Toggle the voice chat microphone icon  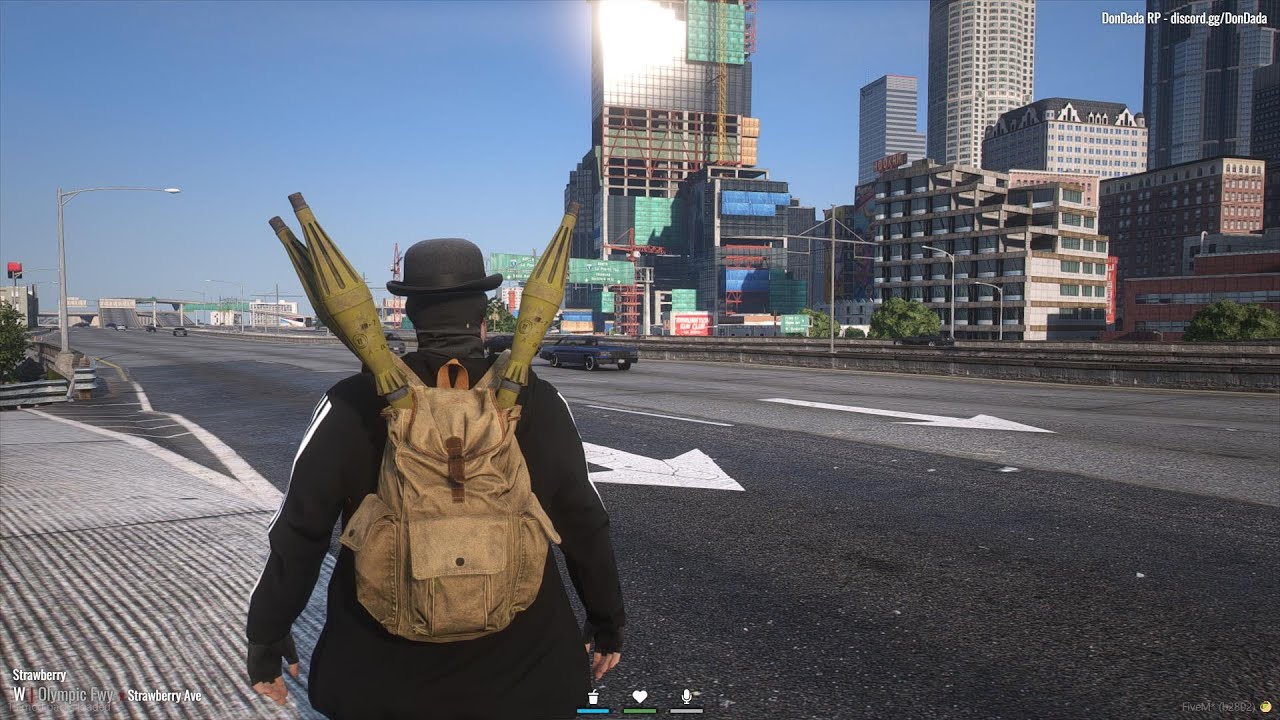687,696
